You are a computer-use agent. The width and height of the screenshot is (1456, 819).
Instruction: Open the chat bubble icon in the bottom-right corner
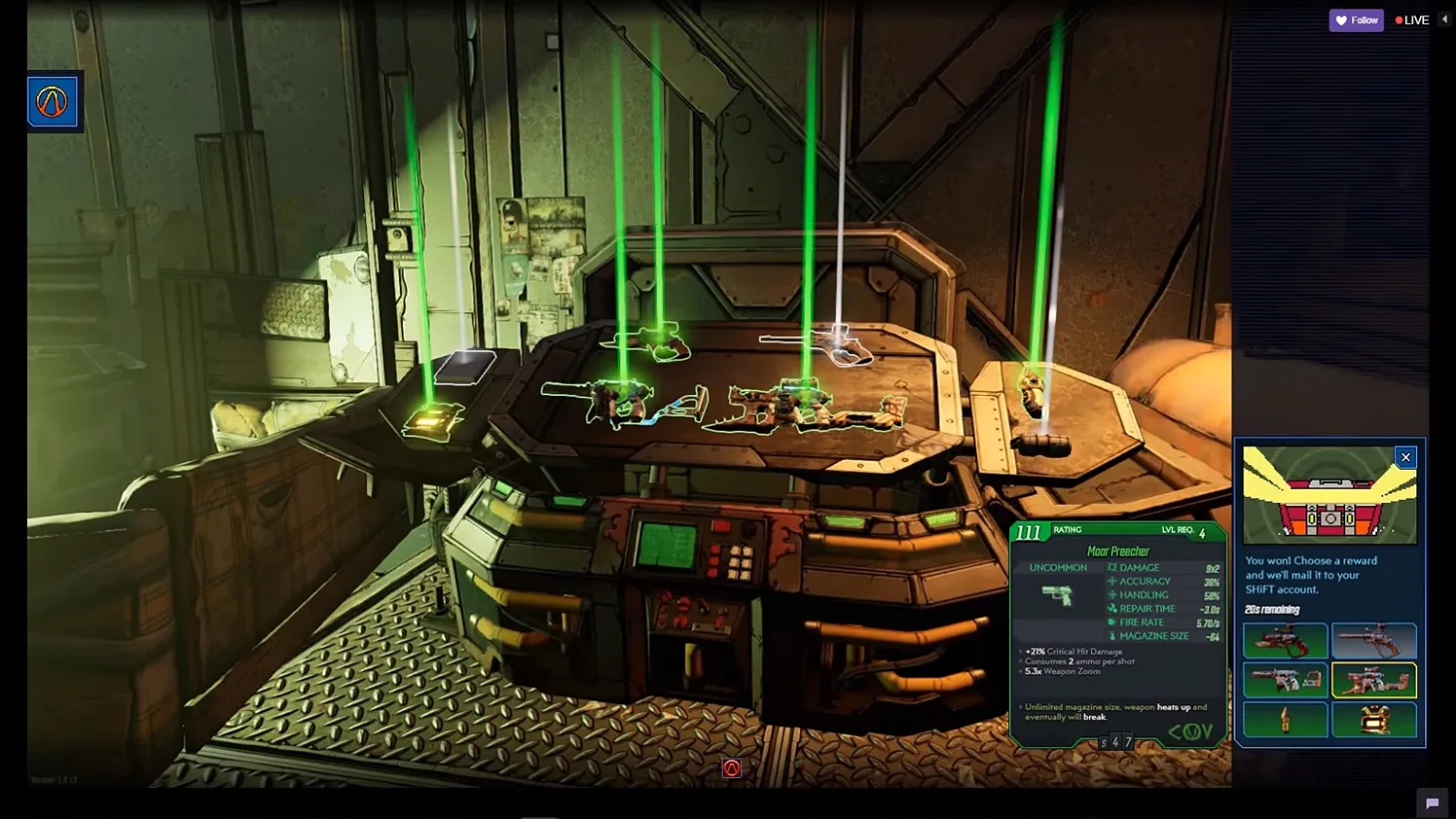click(1433, 803)
